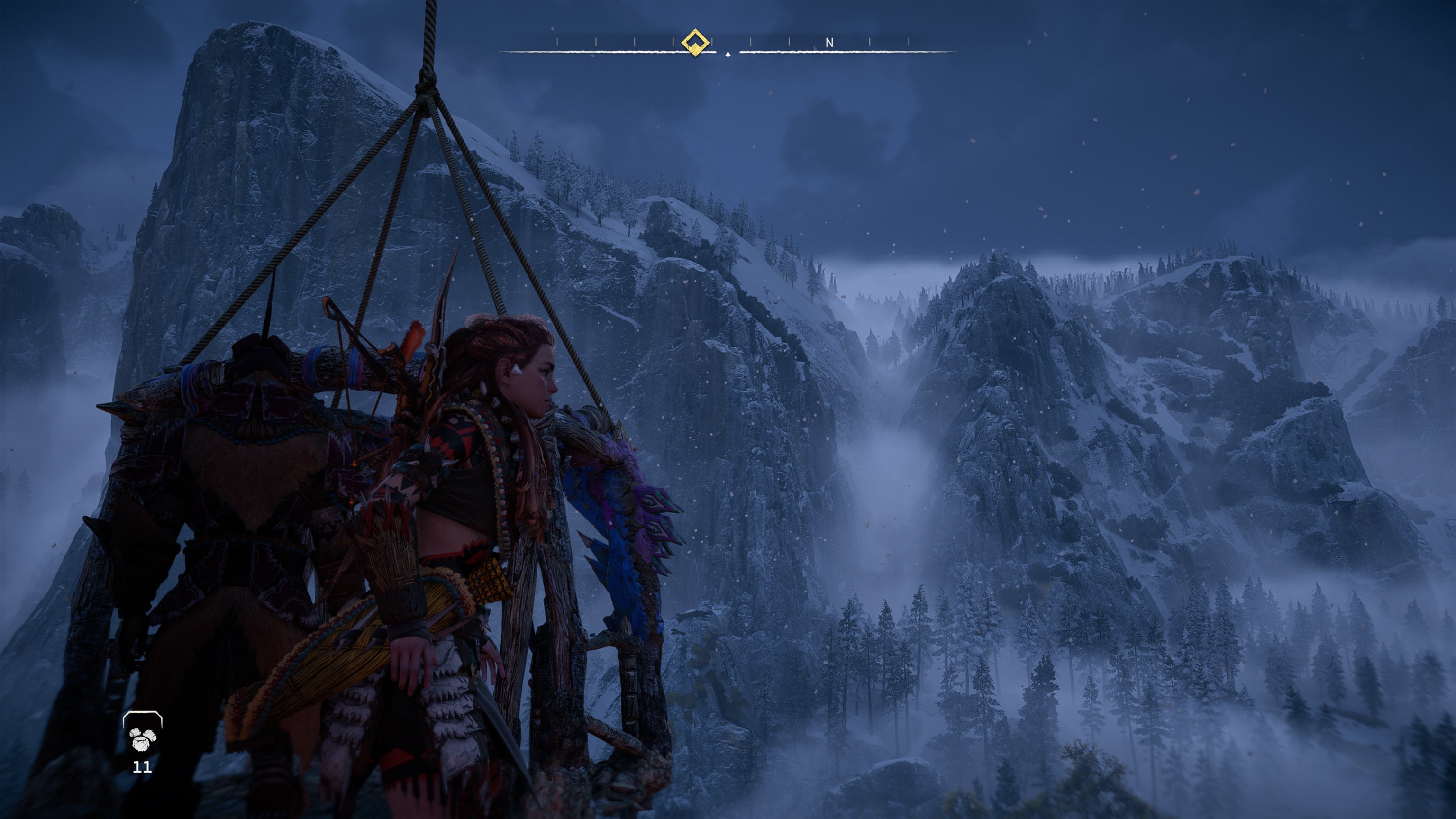Click the North marker on the compass
1456x819 pixels.
click(829, 42)
